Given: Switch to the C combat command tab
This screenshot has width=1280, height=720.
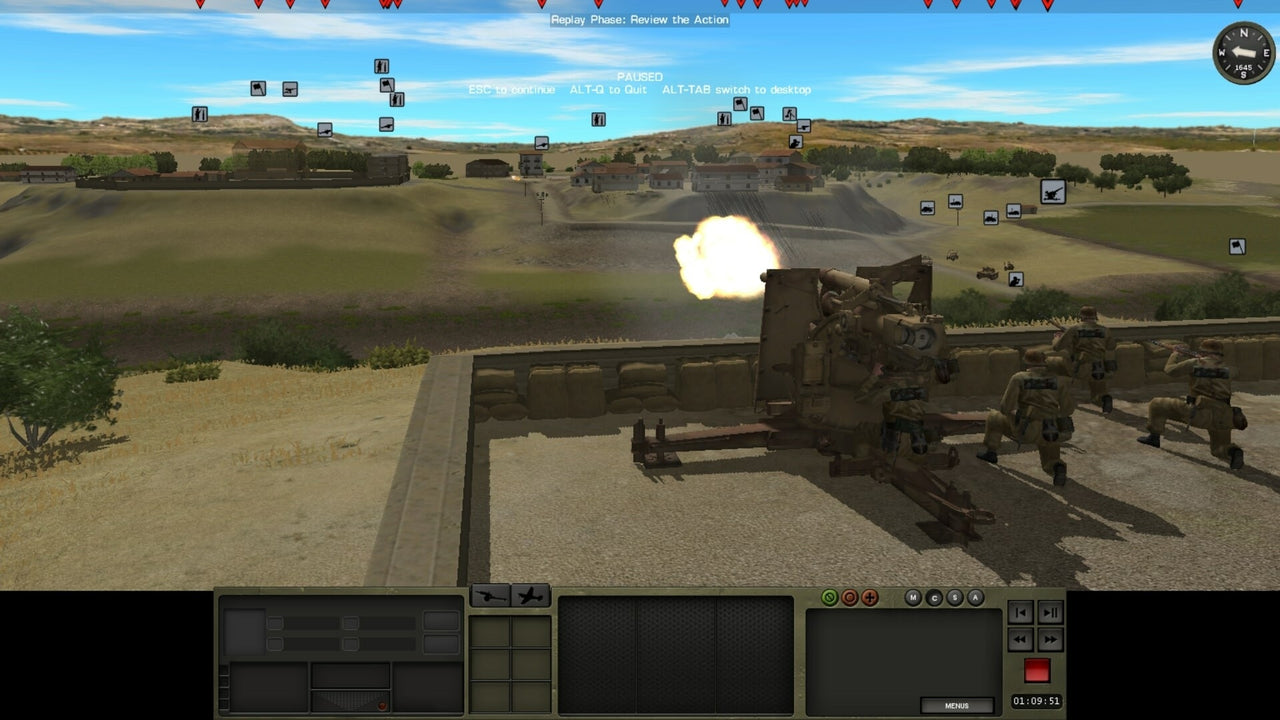Looking at the screenshot, I should pos(934,597).
